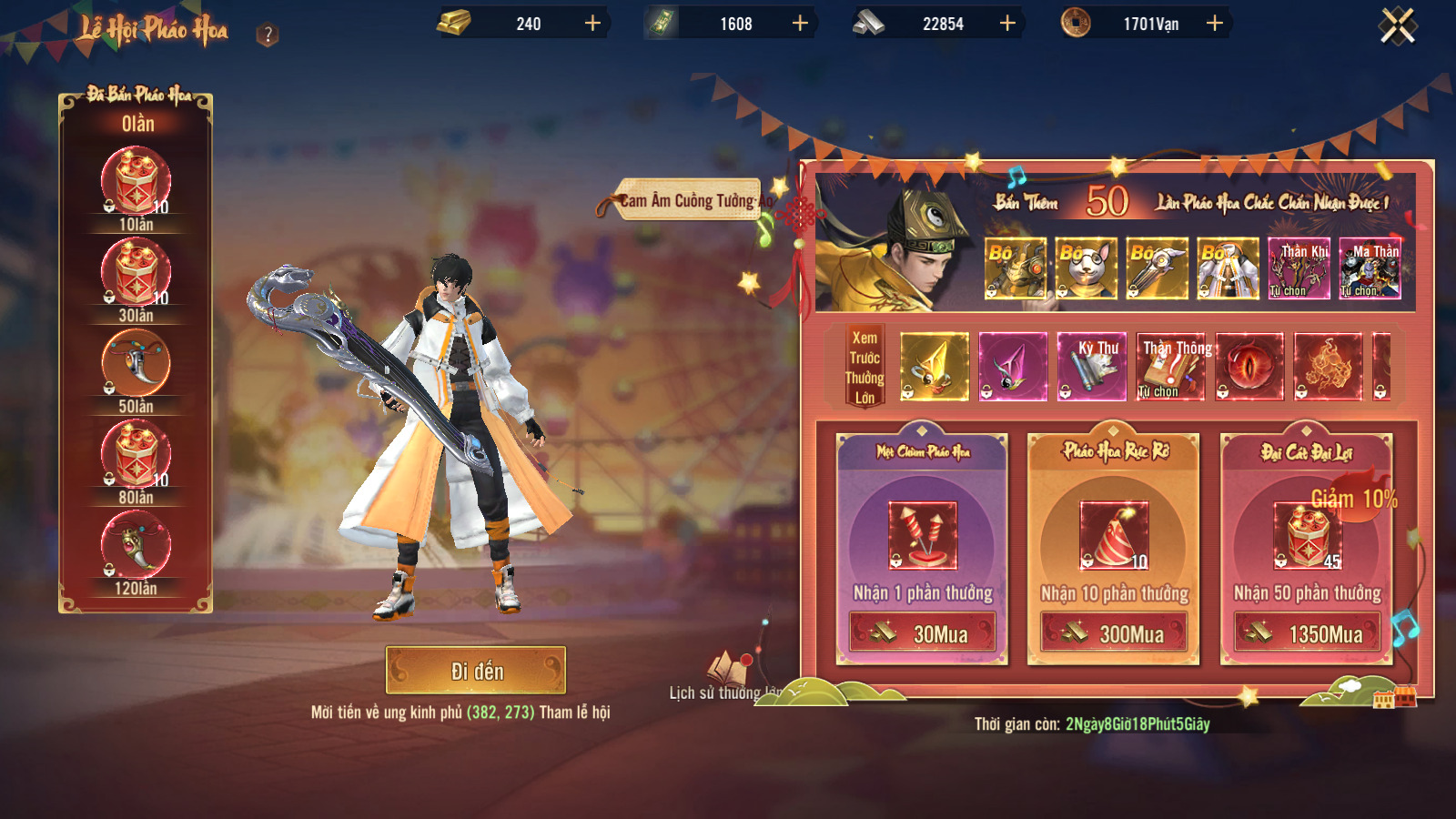View the Thần Khí selectable reward
Image resolution: width=1456 pixels, height=819 pixels.
pyautogui.click(x=1299, y=268)
